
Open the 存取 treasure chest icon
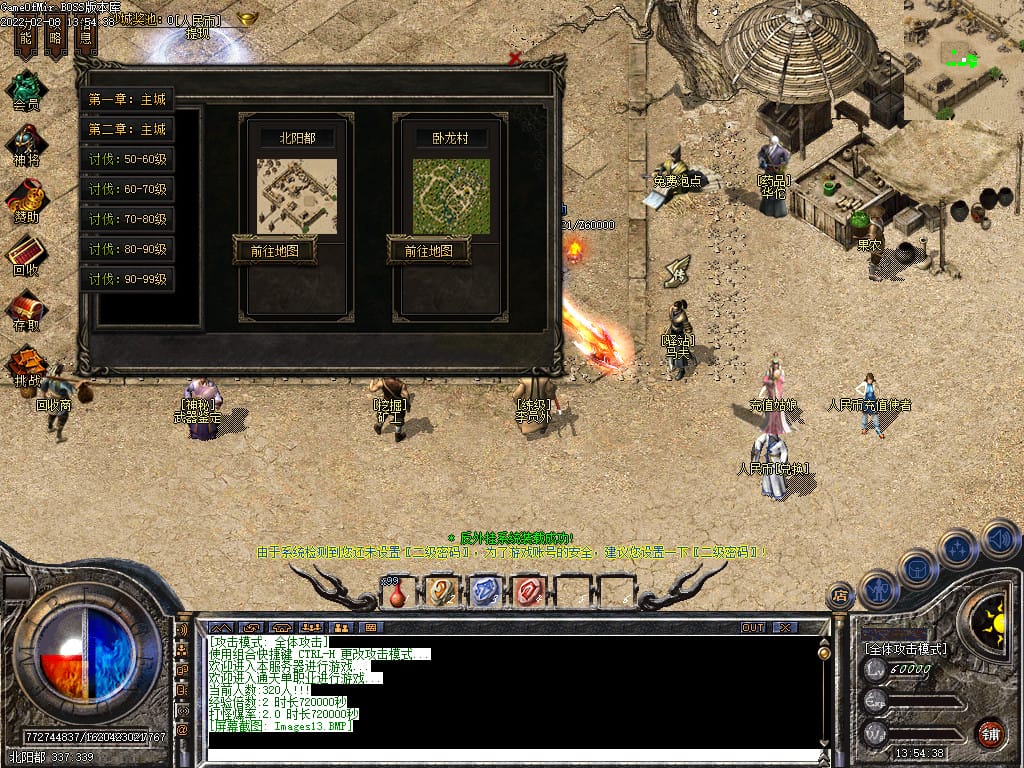[x=26, y=308]
